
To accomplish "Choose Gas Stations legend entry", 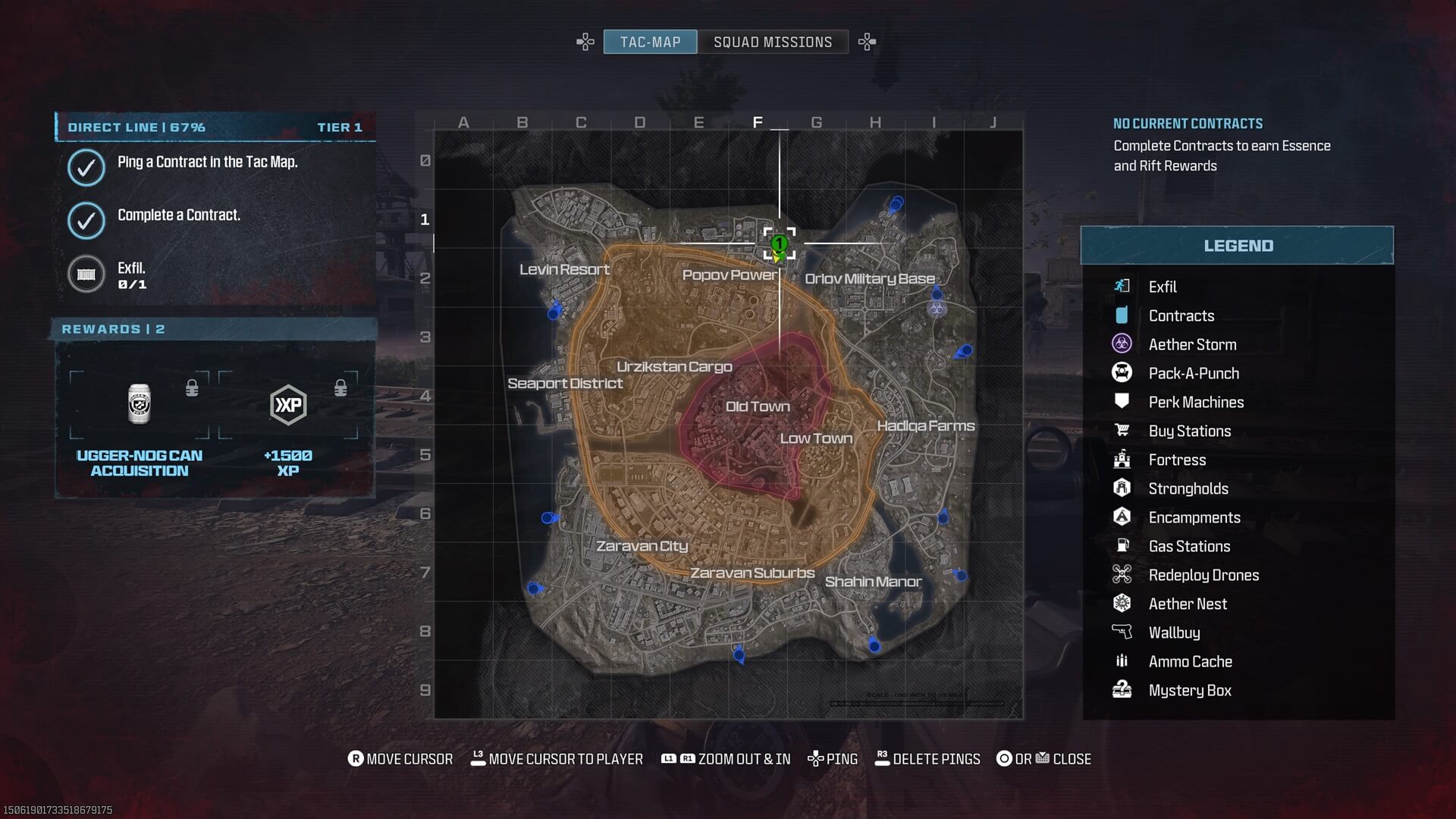I will coord(1189,546).
